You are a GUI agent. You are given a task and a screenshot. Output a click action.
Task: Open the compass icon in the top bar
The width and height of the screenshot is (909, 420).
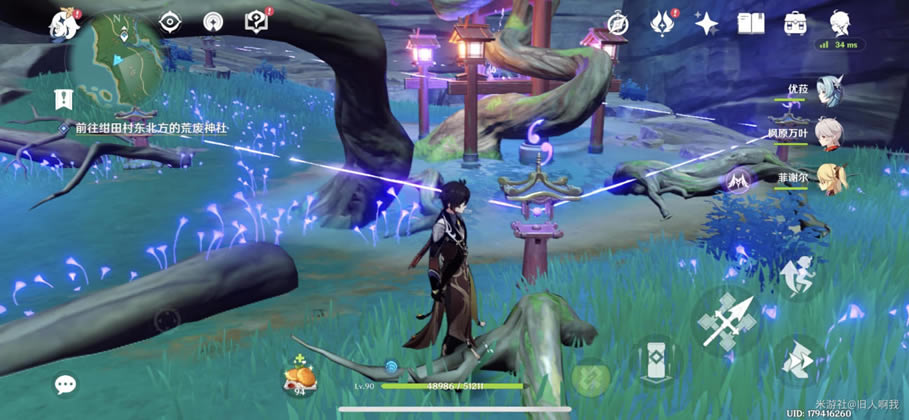coord(622,22)
